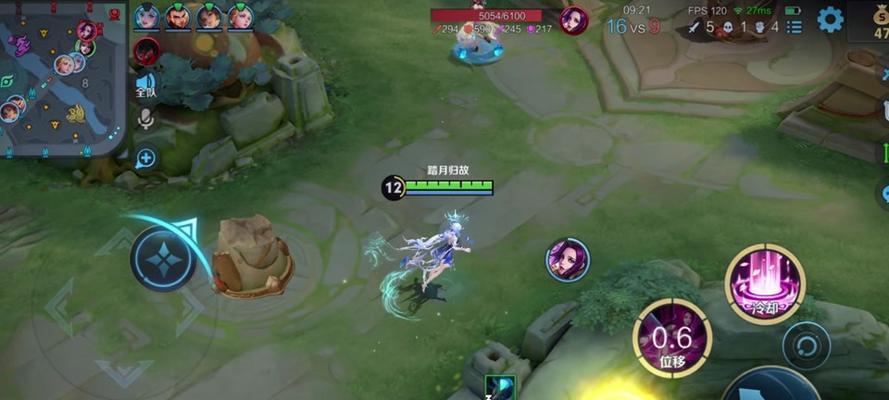Tap the enemy hero portrait beside the health bar
Image resolution: width=889 pixels, height=400 pixels.
pyautogui.click(x=574, y=20)
